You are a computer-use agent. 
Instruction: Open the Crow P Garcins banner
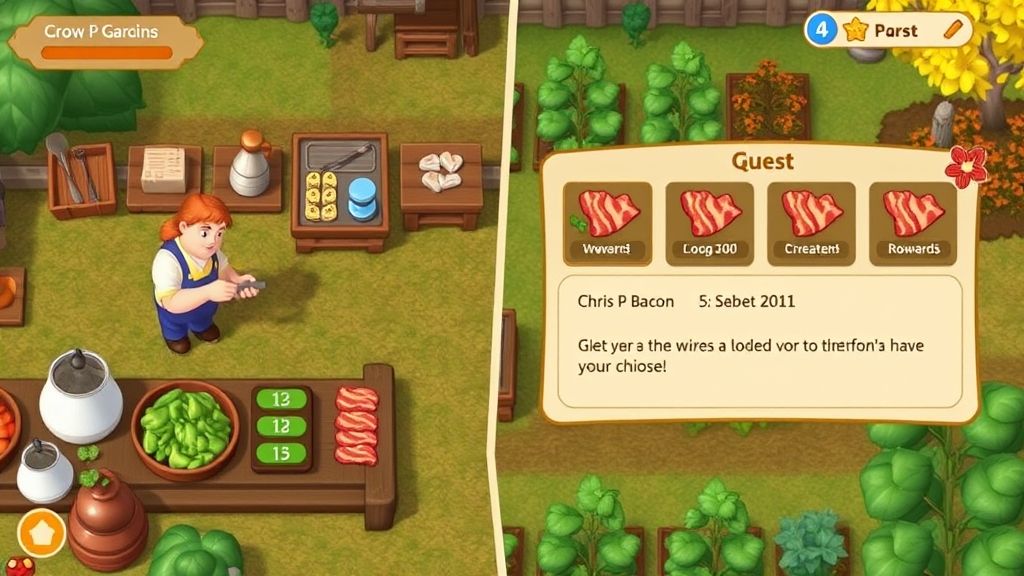103,40
